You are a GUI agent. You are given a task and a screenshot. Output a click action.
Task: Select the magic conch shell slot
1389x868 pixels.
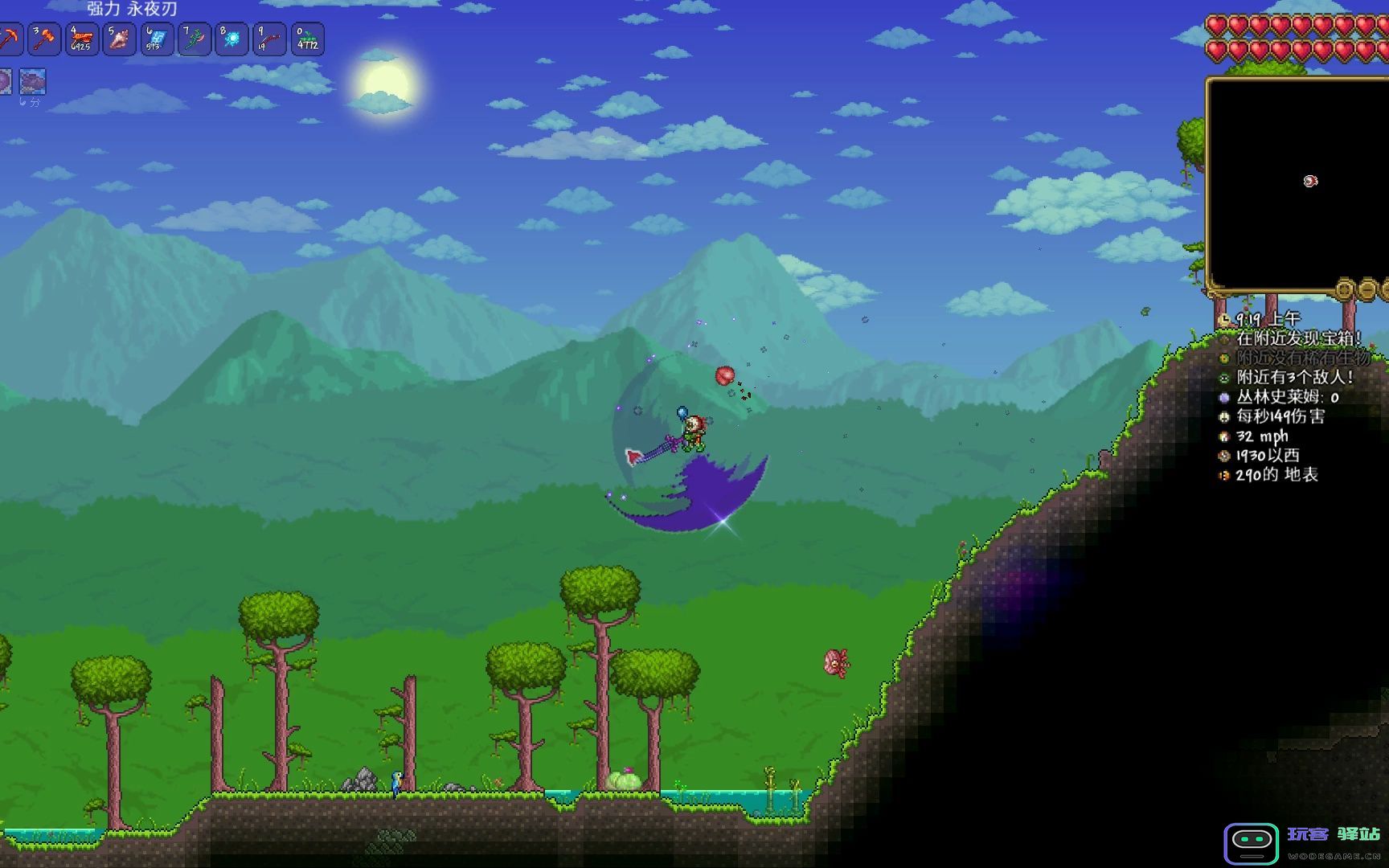[x=119, y=39]
